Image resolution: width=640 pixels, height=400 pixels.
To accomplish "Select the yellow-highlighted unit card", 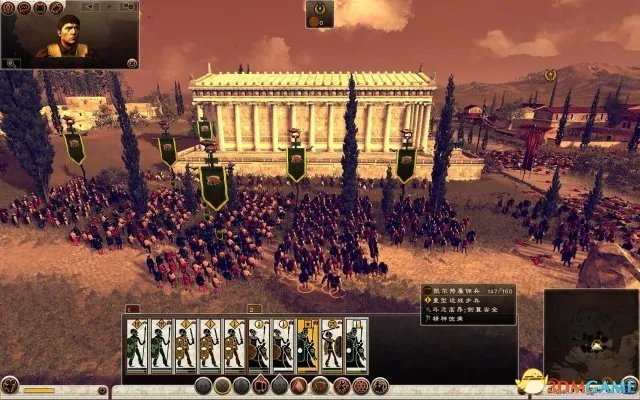I will click(x=307, y=346).
